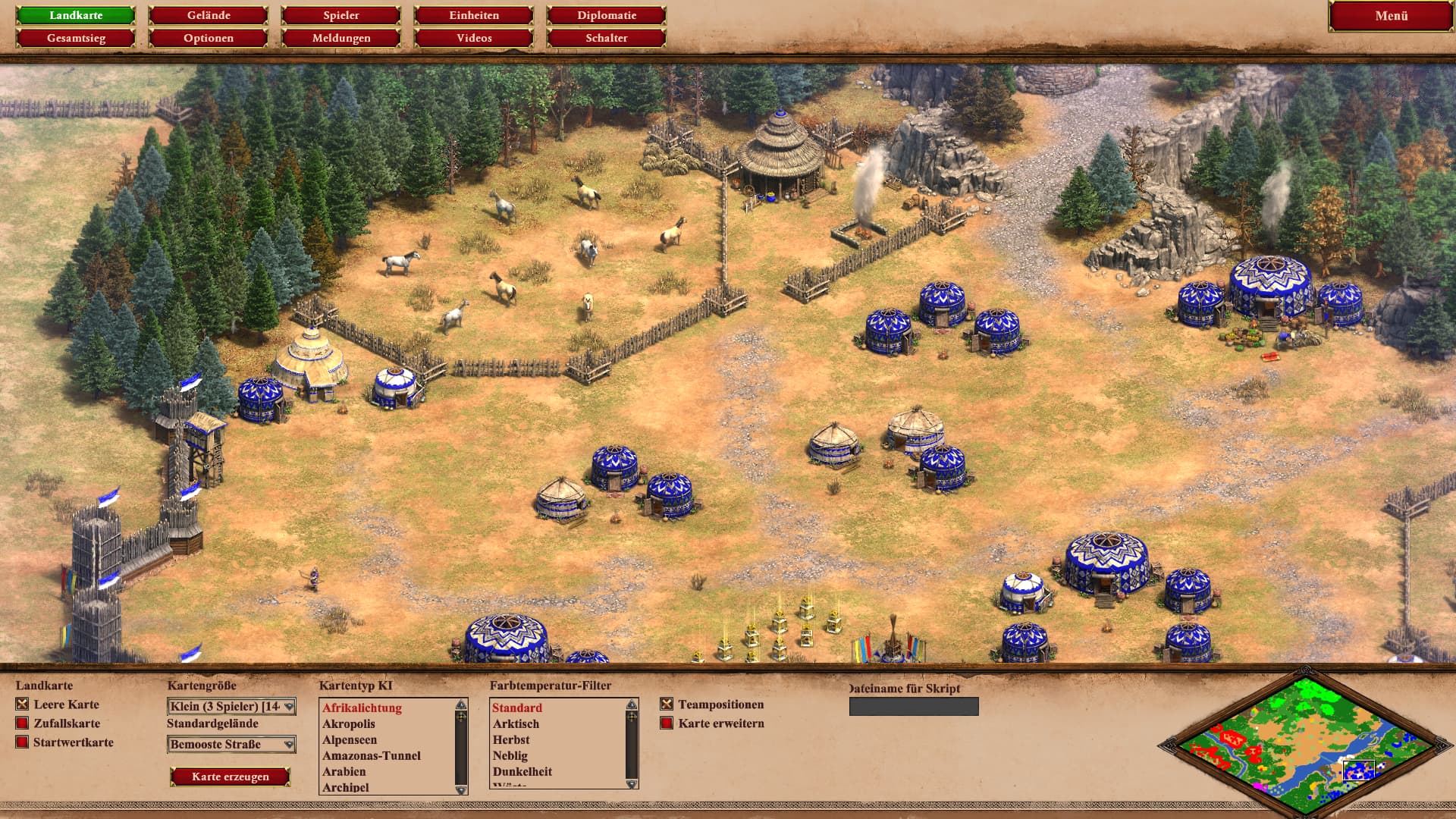Choose the Startwertkarte option
The width and height of the screenshot is (1456, 819).
click(x=23, y=742)
